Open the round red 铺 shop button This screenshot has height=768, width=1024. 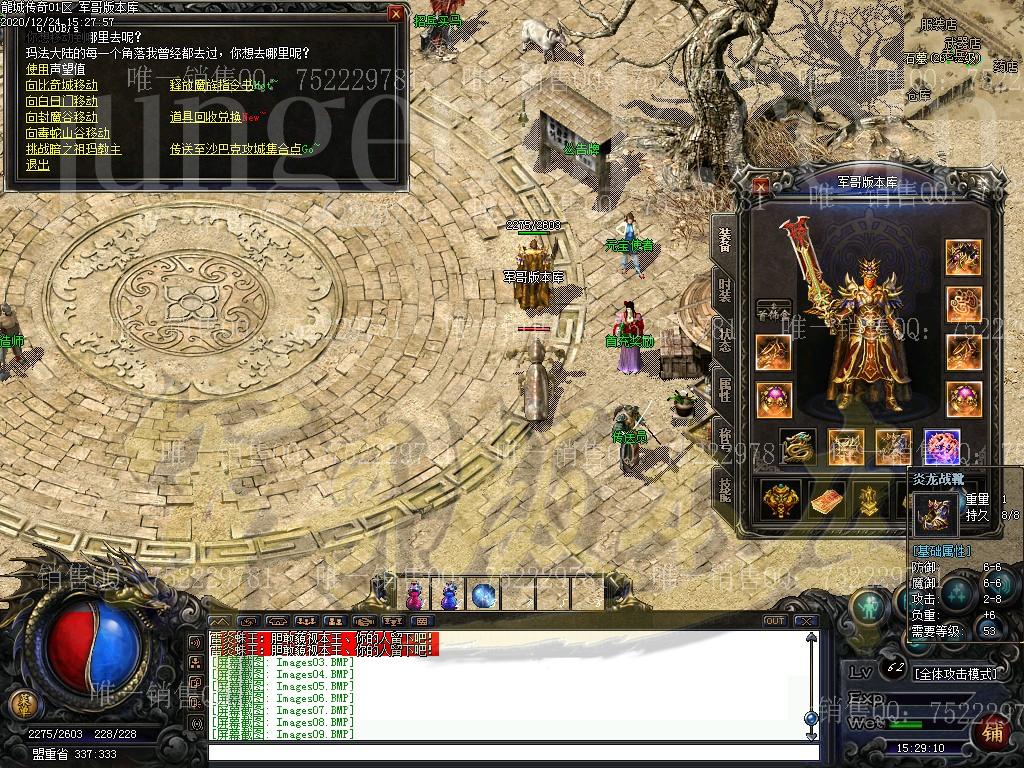pyautogui.click(x=993, y=733)
